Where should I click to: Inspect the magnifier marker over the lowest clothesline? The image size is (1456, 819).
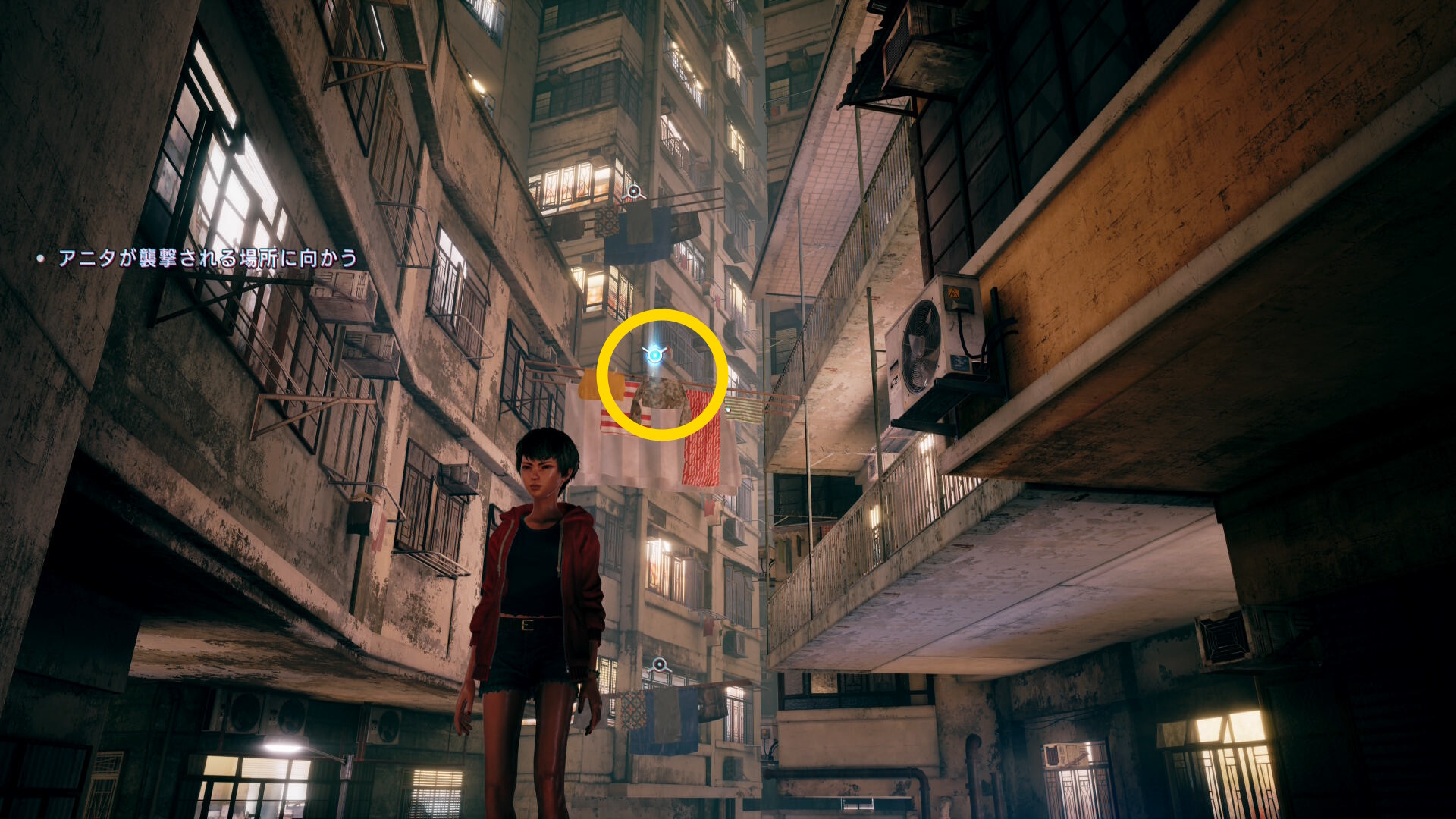click(x=659, y=665)
